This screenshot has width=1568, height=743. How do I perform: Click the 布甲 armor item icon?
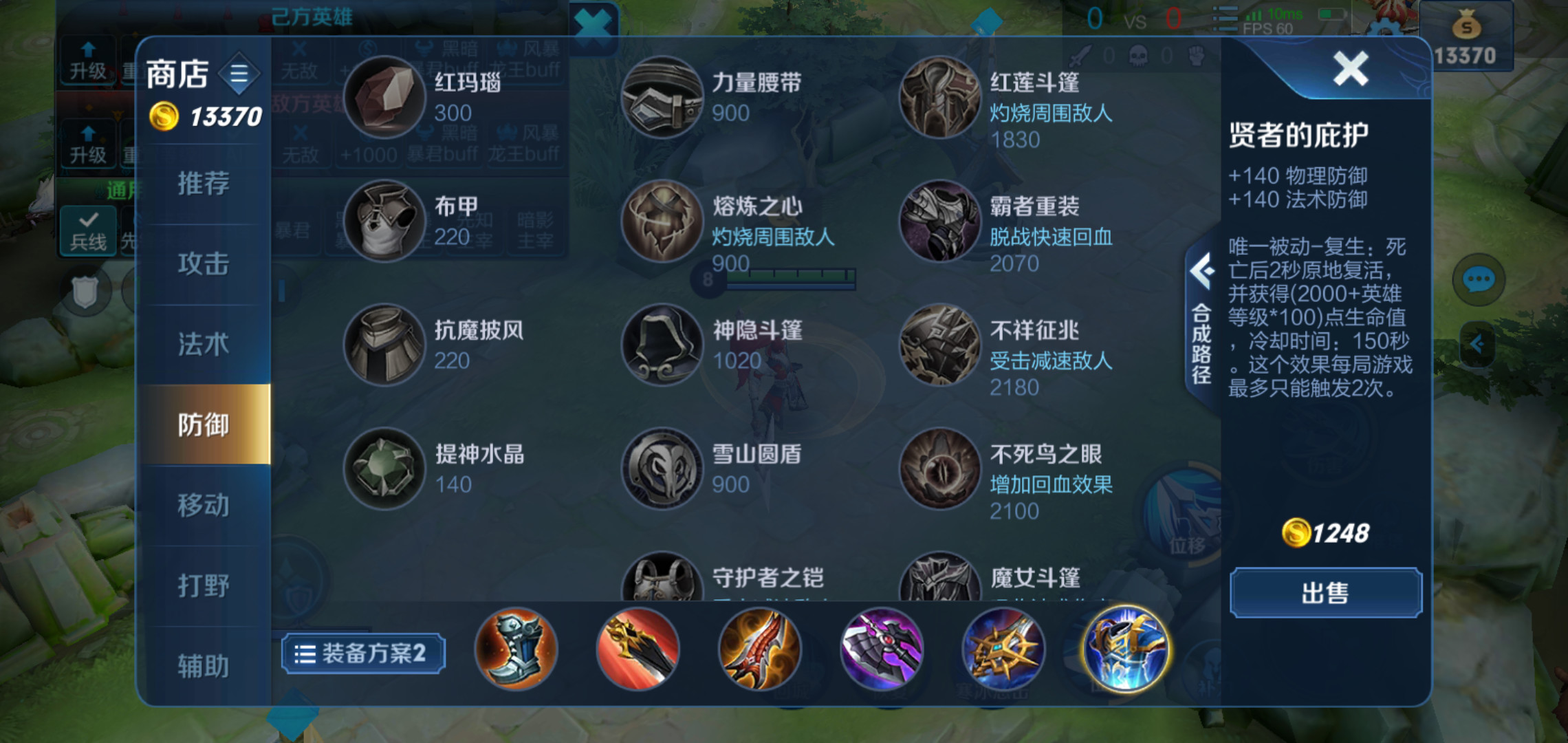(384, 222)
